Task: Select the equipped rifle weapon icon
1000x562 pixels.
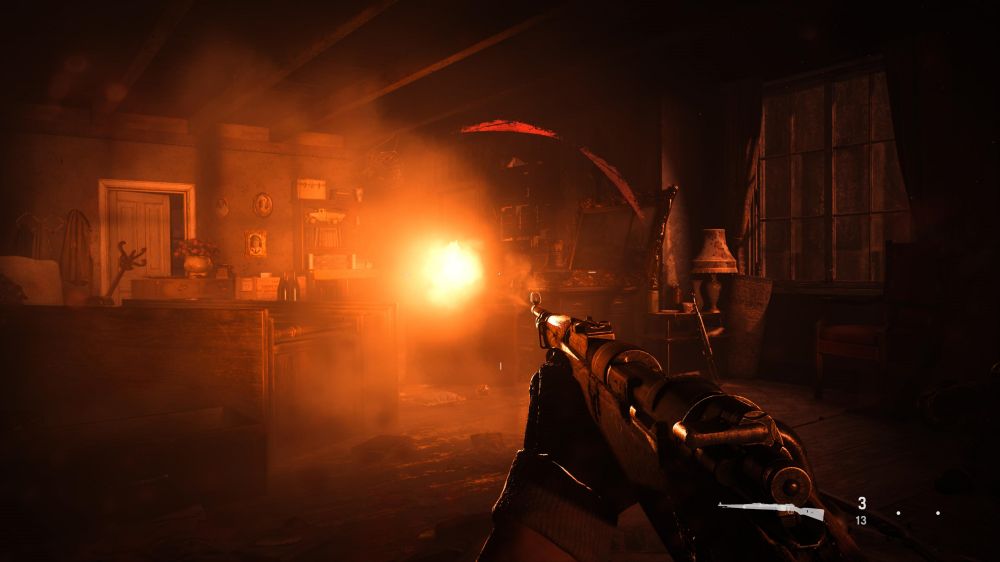Action: point(771,511)
